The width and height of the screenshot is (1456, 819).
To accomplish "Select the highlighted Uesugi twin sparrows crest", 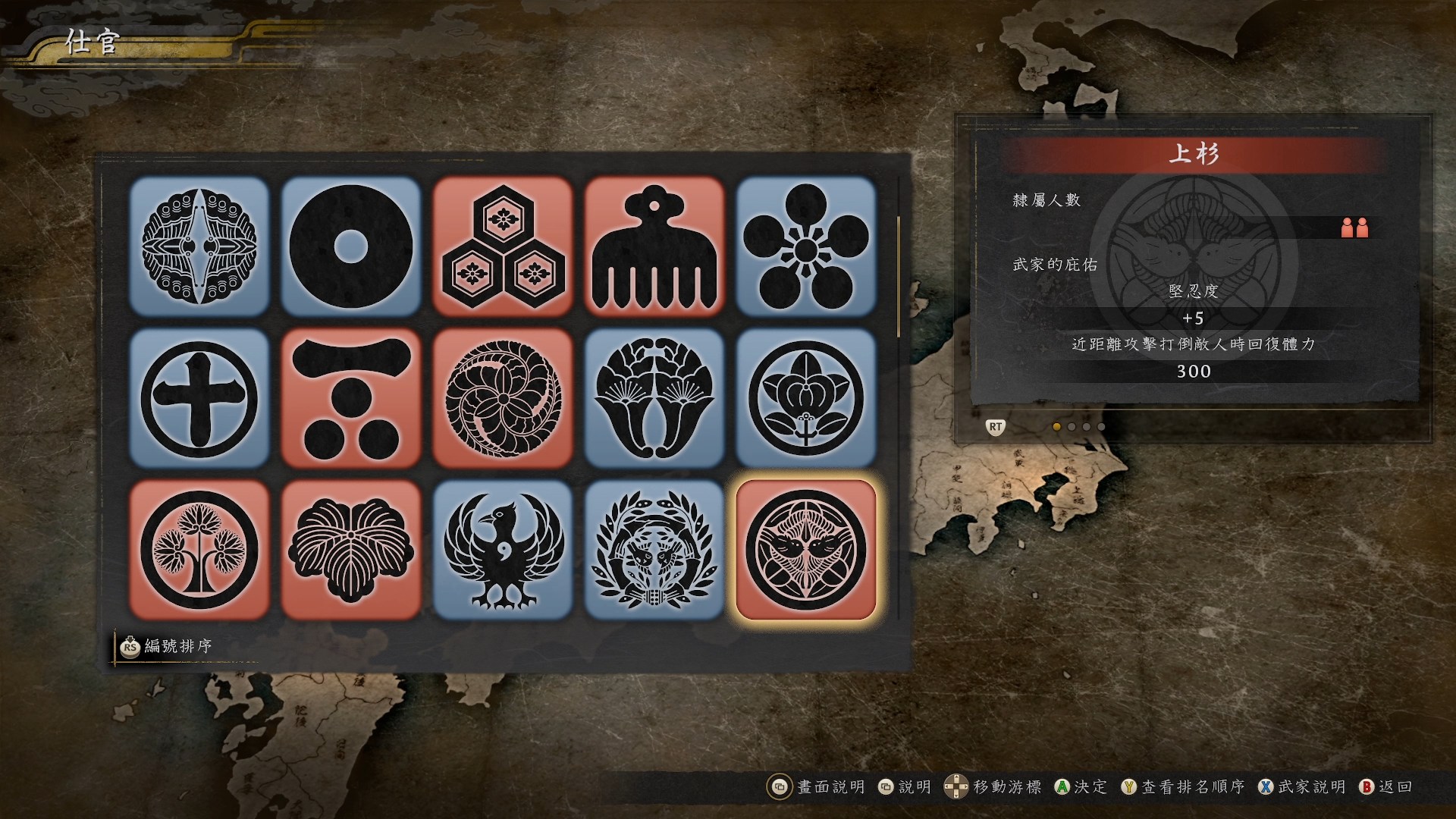I will click(x=806, y=550).
